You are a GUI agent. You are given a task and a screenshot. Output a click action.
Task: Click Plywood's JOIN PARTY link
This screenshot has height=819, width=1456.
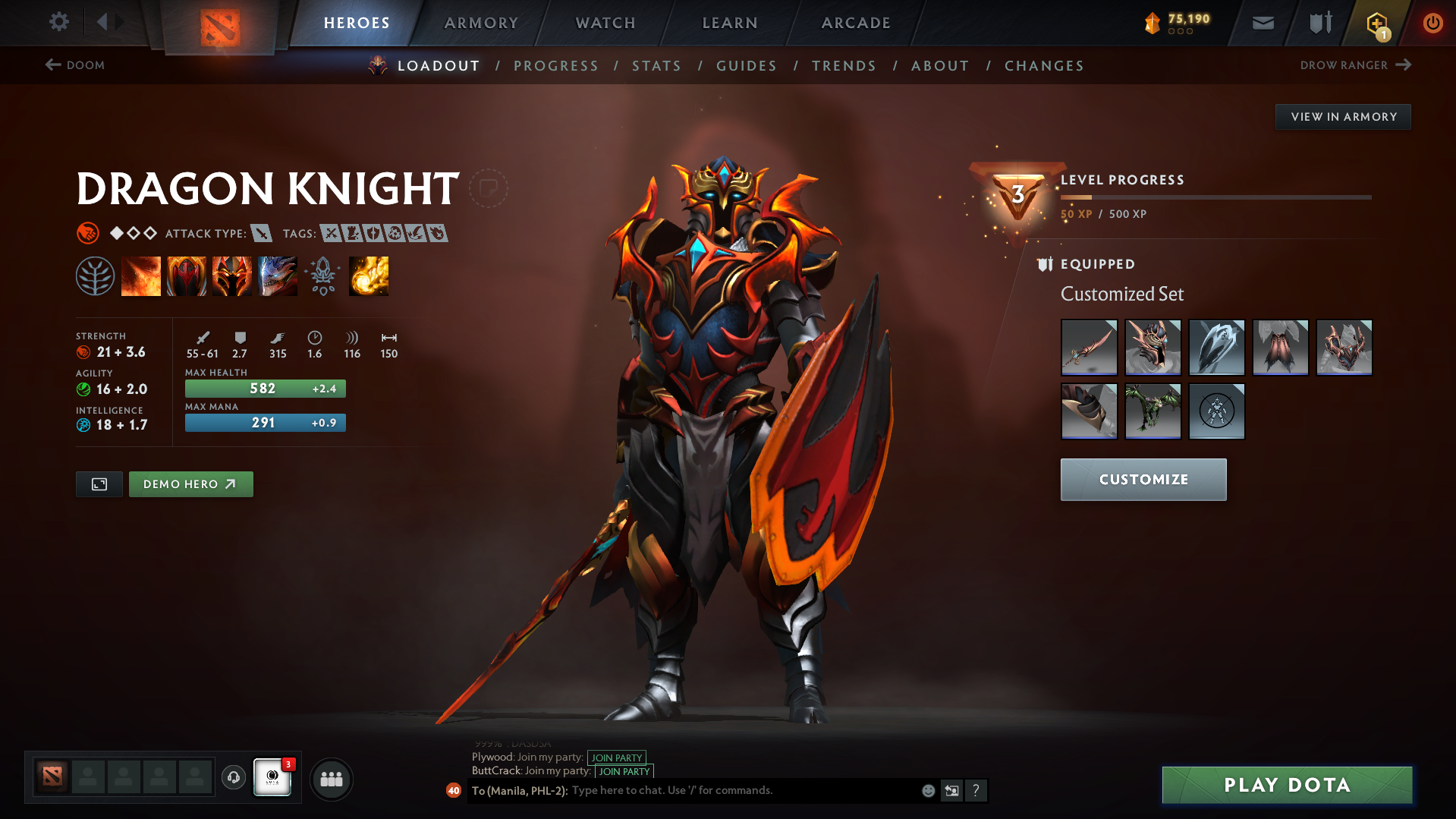(x=615, y=757)
